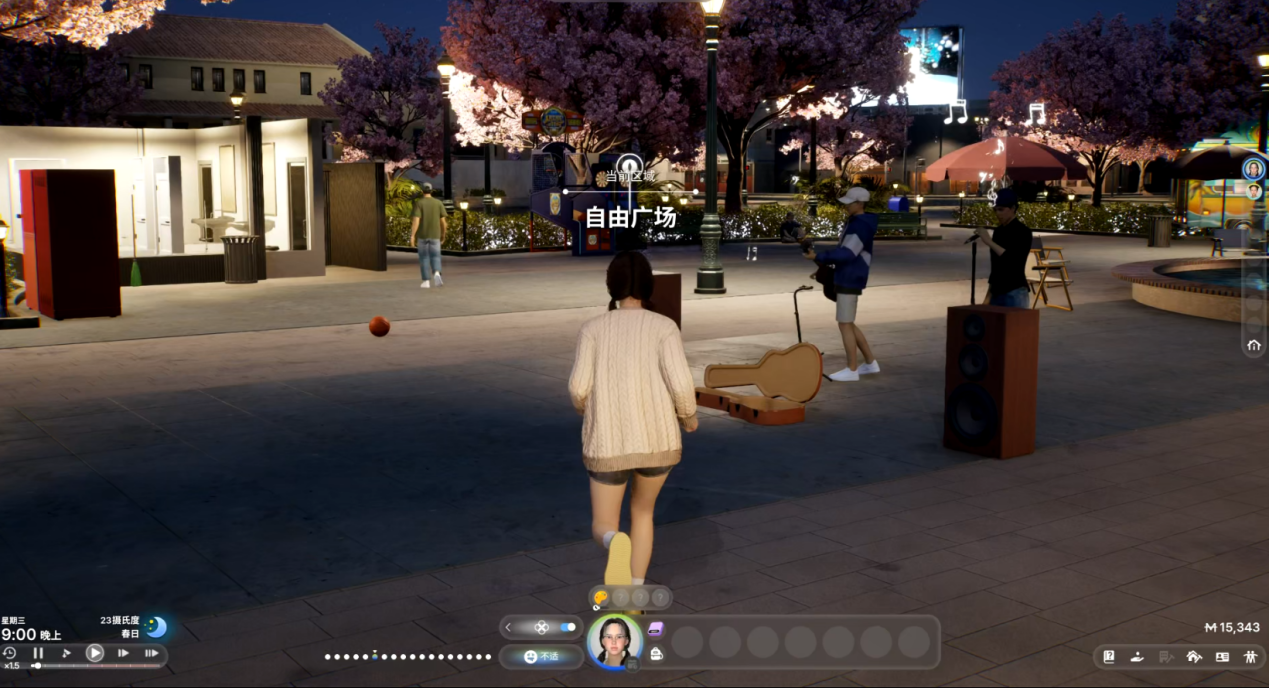1269x688 pixels.
Task: Adjust the x1.5 speed slider
Action: click(37, 666)
